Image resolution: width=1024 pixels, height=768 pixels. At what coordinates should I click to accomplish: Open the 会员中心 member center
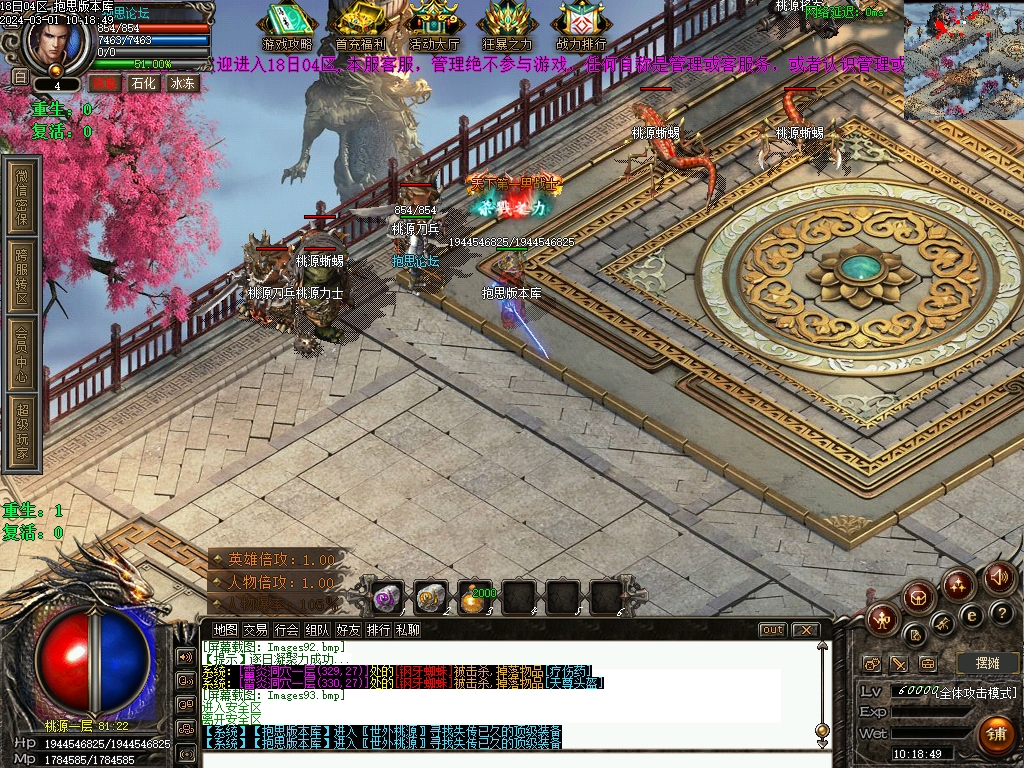coord(22,353)
